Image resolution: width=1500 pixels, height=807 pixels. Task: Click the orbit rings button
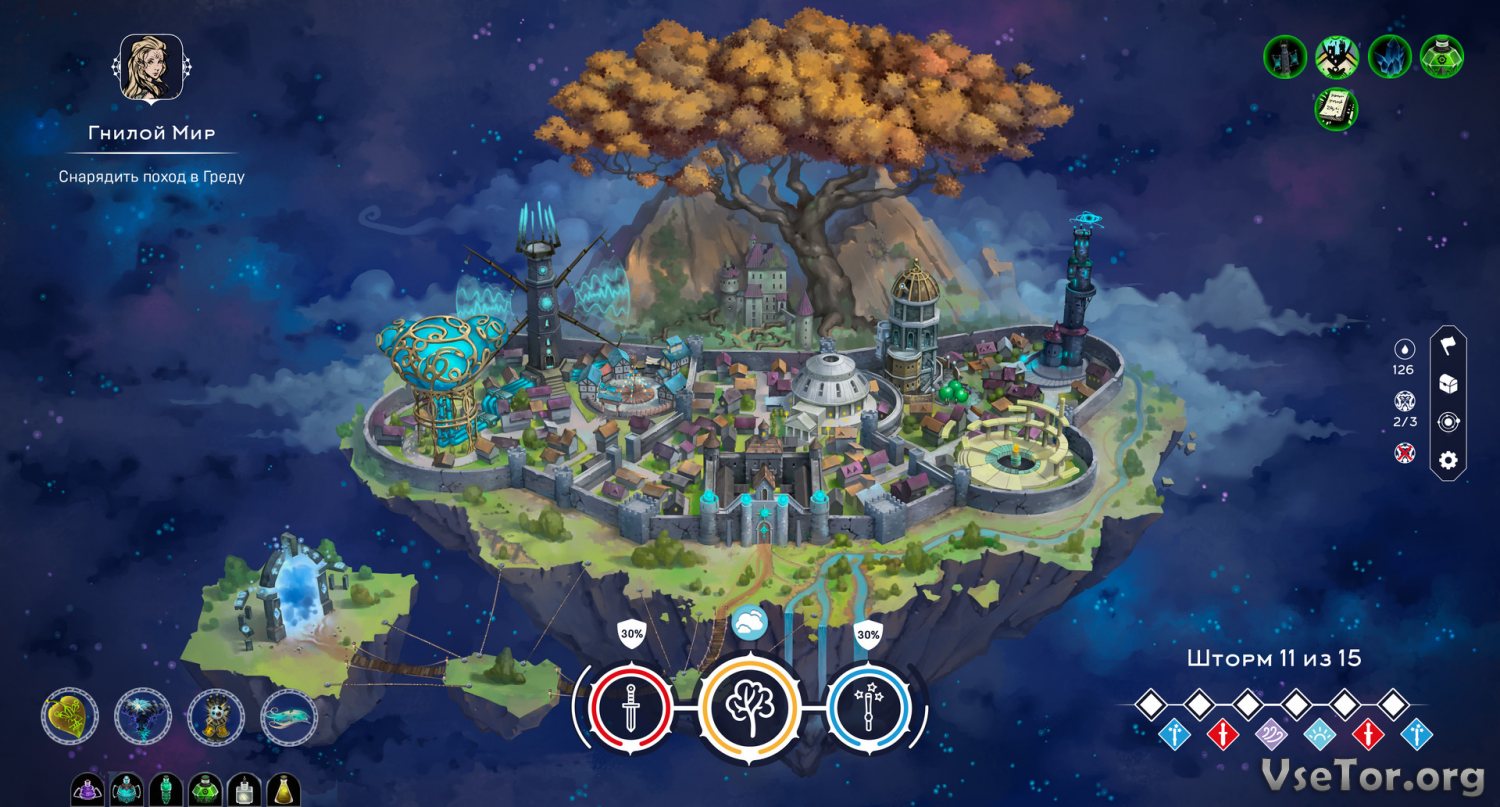point(1448,422)
